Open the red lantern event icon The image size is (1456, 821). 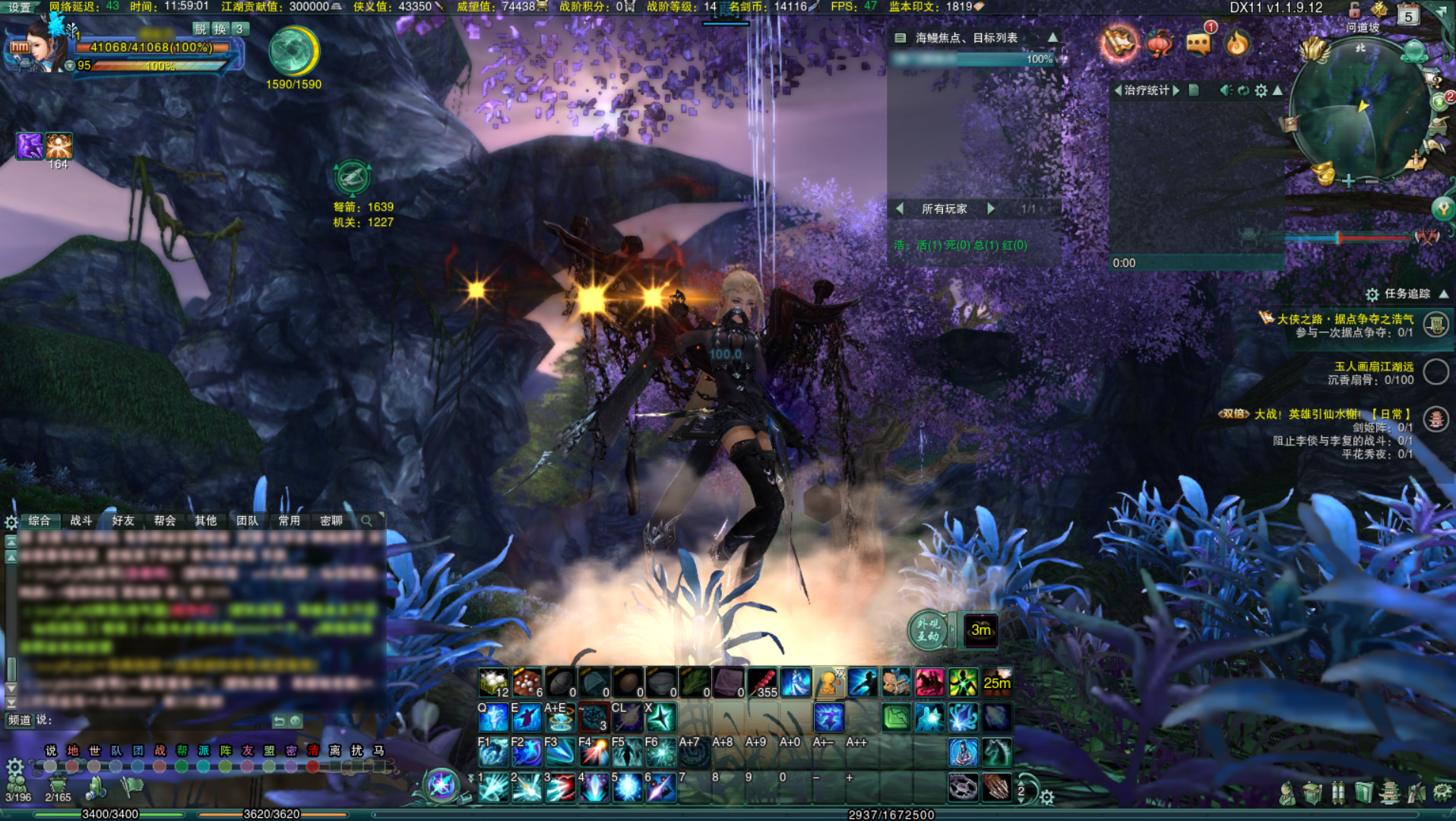(1159, 43)
